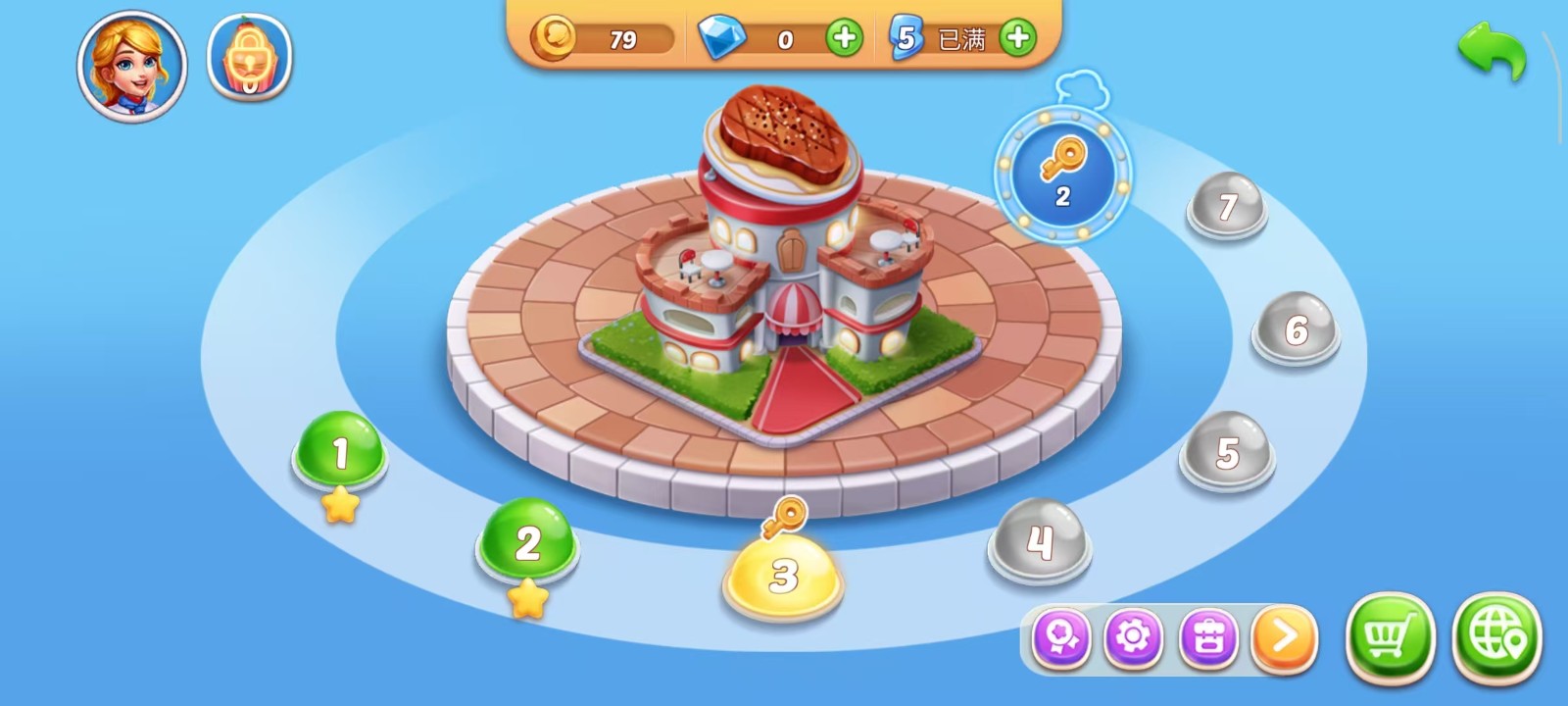Select completed level 2
This screenshot has height=706, width=1568.
pos(527,542)
